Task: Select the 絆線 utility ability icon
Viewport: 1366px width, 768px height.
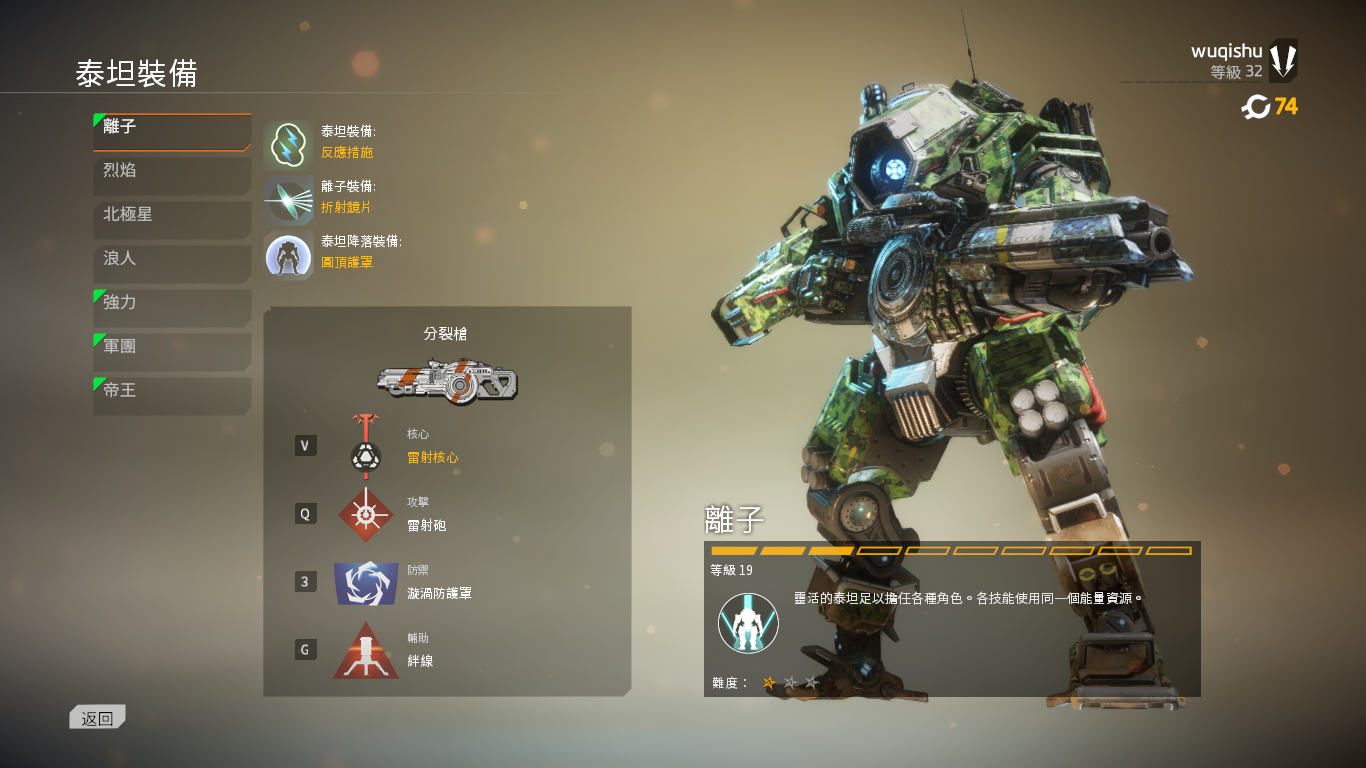Action: [x=366, y=651]
